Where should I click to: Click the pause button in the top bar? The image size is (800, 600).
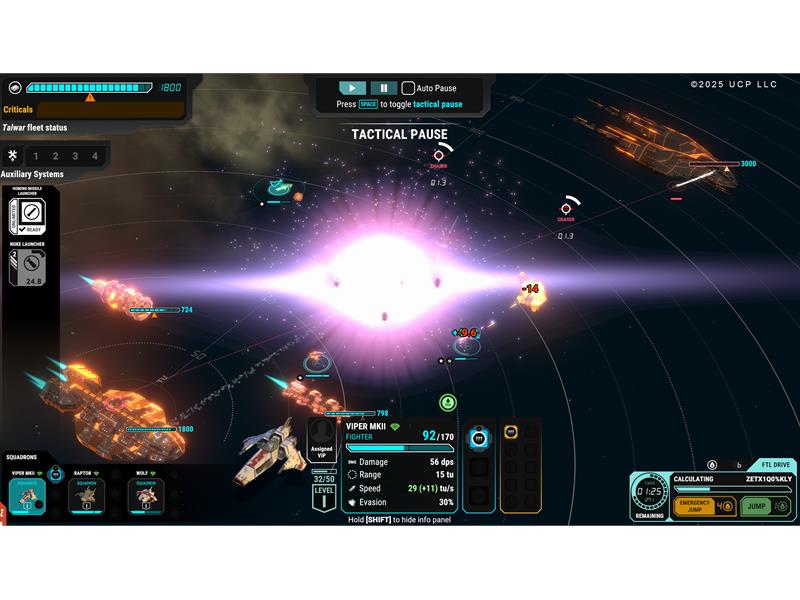coord(383,88)
